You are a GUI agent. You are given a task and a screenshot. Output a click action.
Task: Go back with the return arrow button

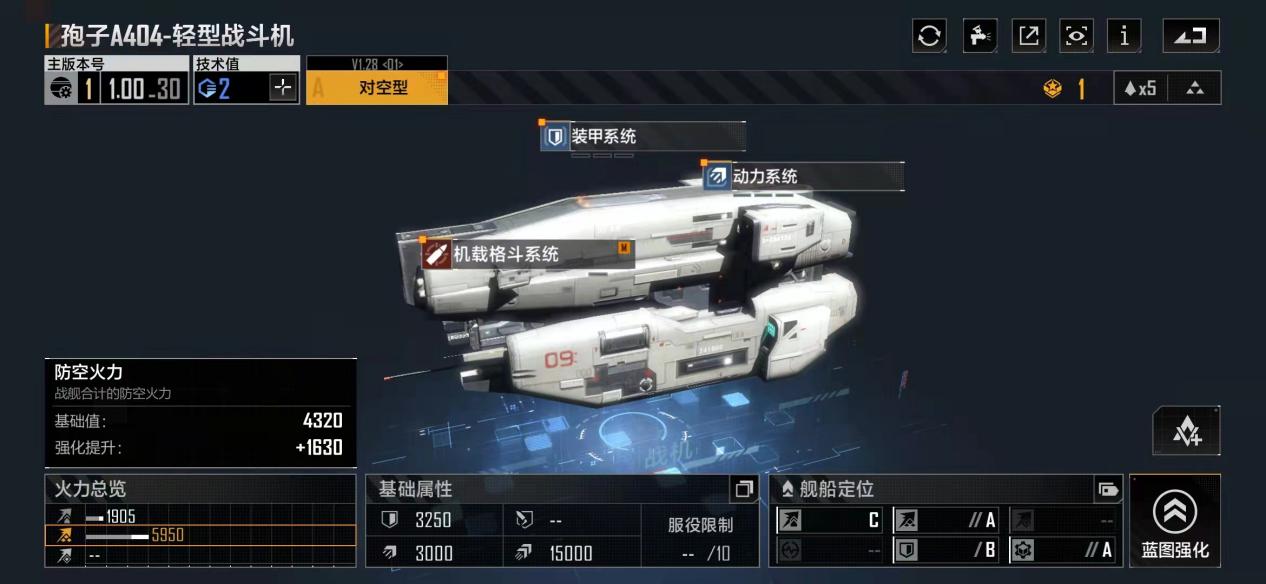tap(1191, 36)
